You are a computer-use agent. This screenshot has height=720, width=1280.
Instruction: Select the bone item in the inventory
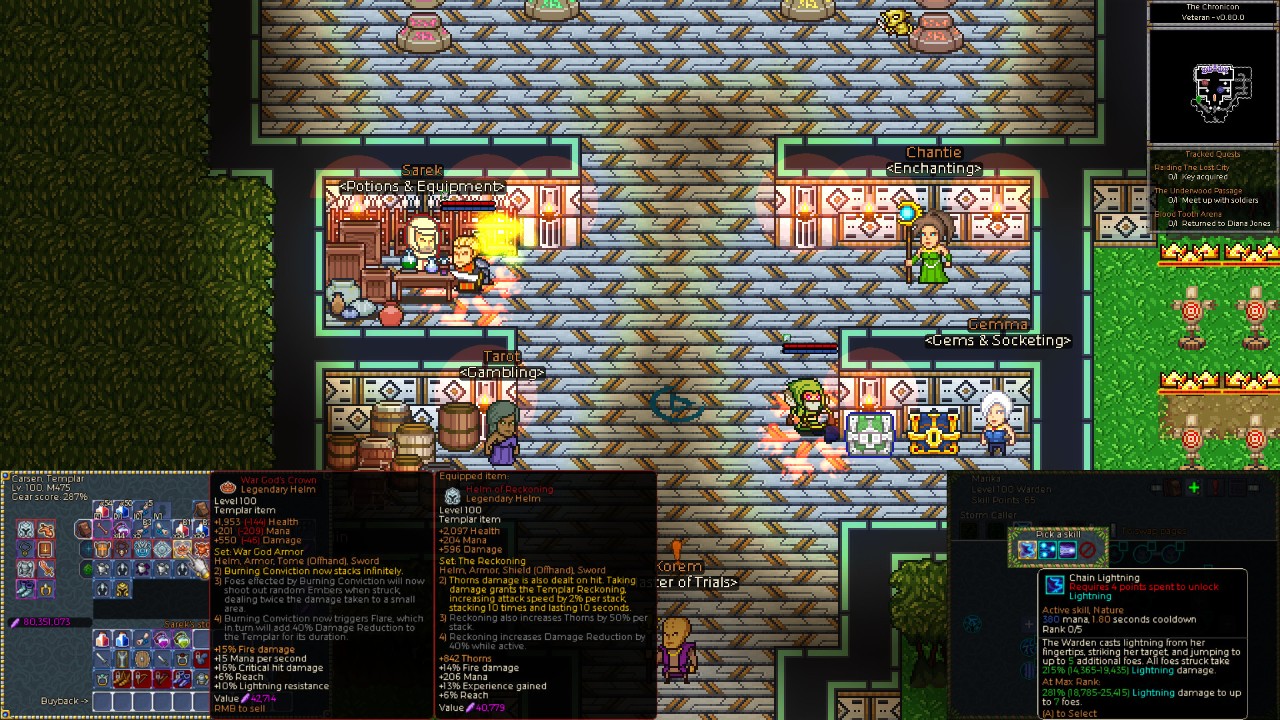(x=102, y=529)
